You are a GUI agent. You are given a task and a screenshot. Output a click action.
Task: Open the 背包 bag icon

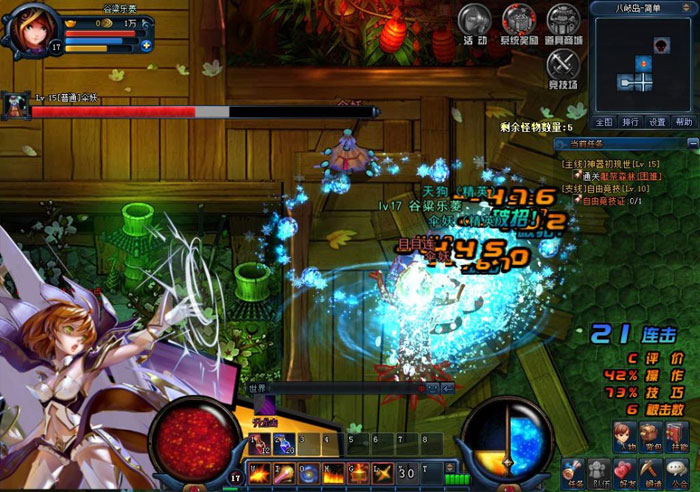pos(651,435)
